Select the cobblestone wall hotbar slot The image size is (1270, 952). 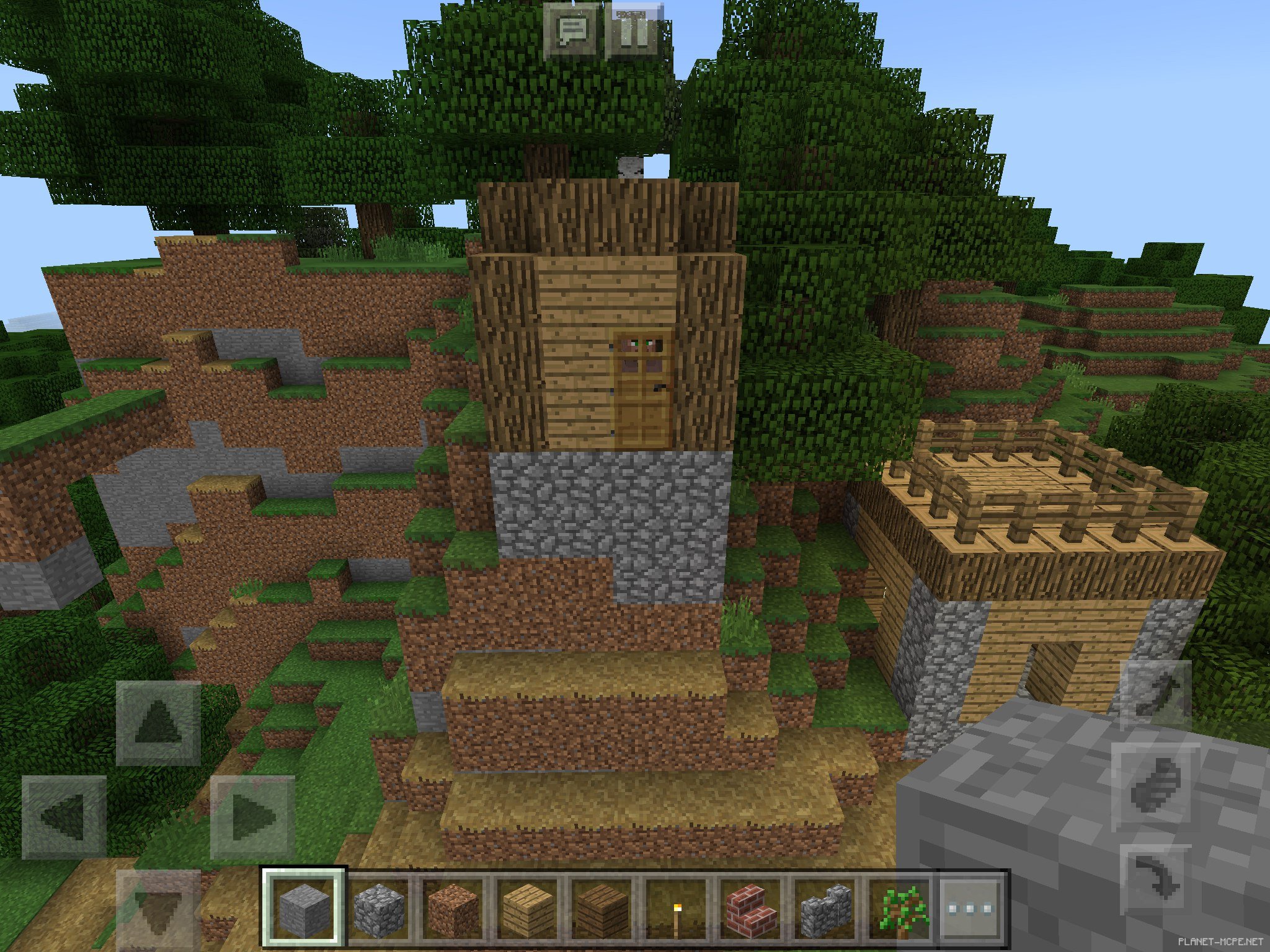(x=824, y=910)
